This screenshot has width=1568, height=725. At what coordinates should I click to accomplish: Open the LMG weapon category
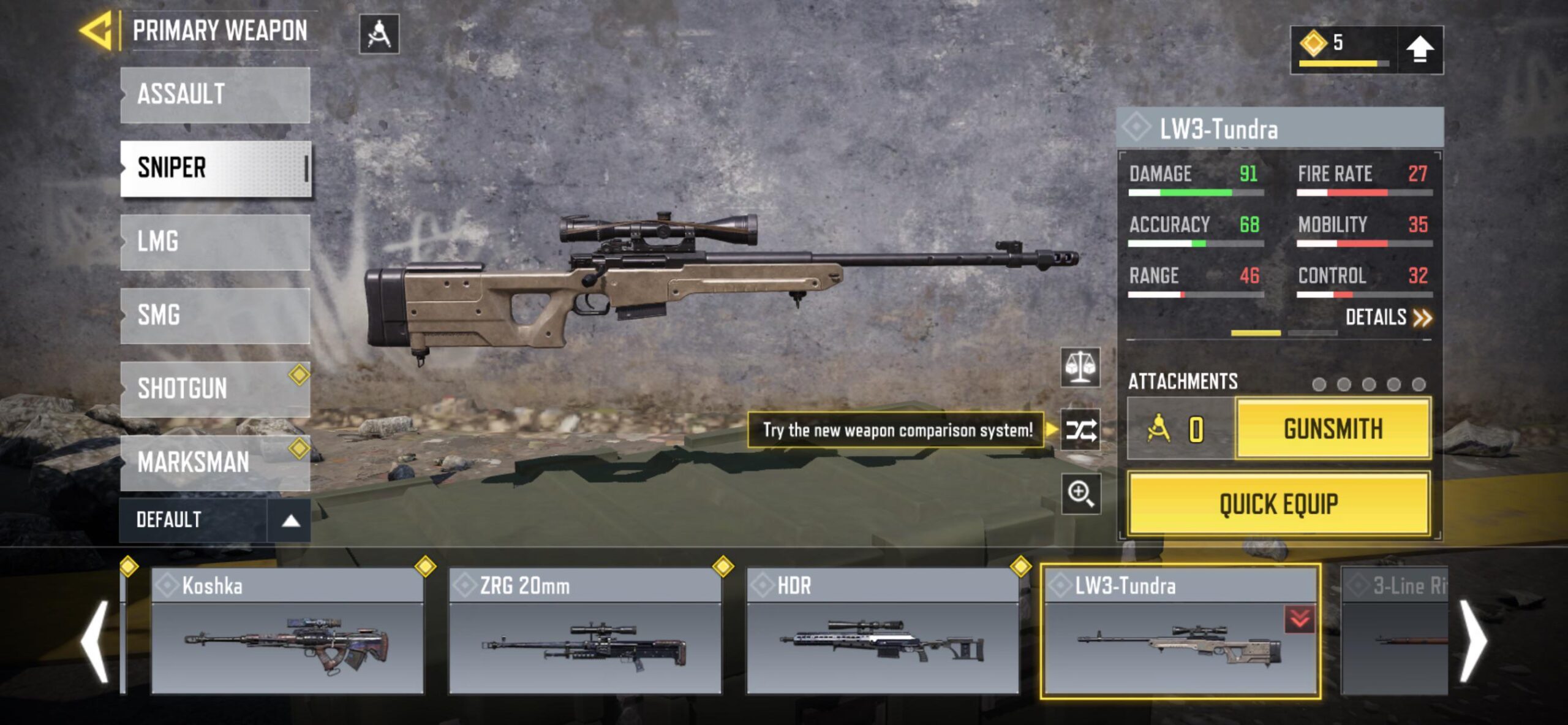tap(215, 242)
